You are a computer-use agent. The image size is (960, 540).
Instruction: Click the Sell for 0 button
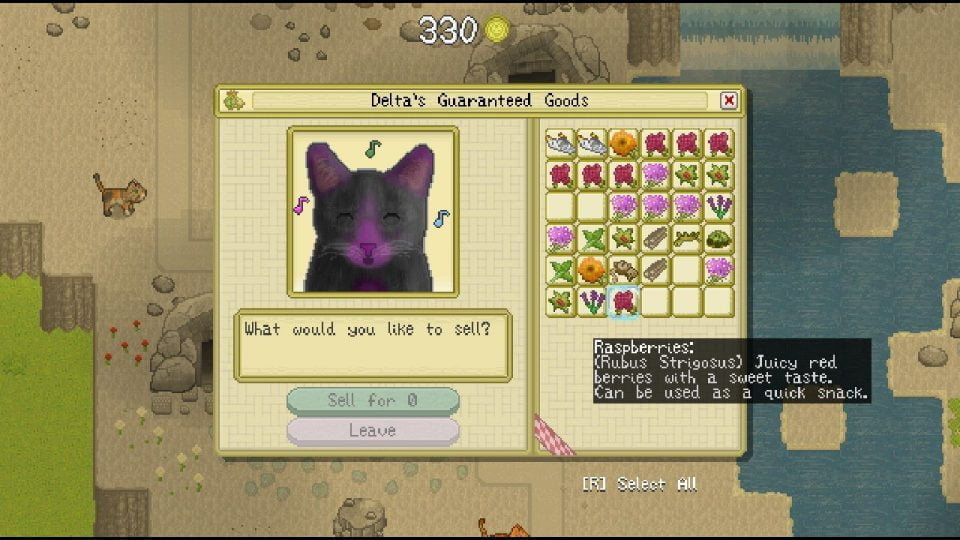coord(373,400)
